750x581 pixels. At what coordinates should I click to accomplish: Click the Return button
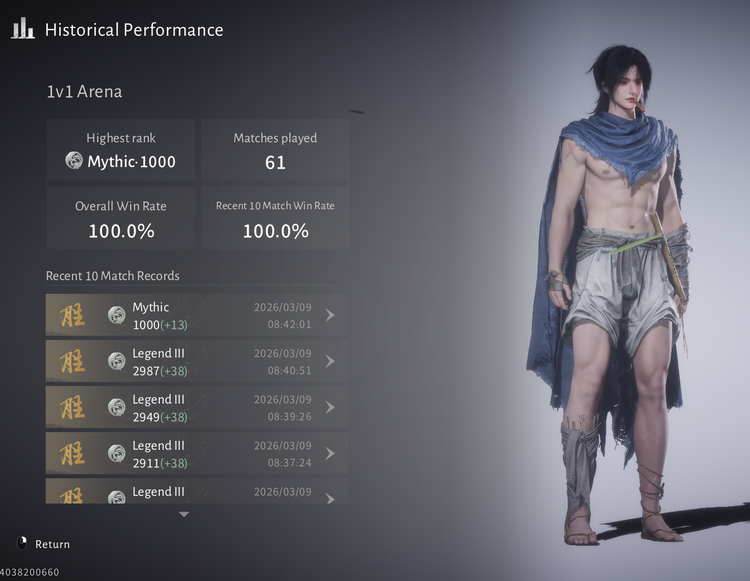[45, 544]
